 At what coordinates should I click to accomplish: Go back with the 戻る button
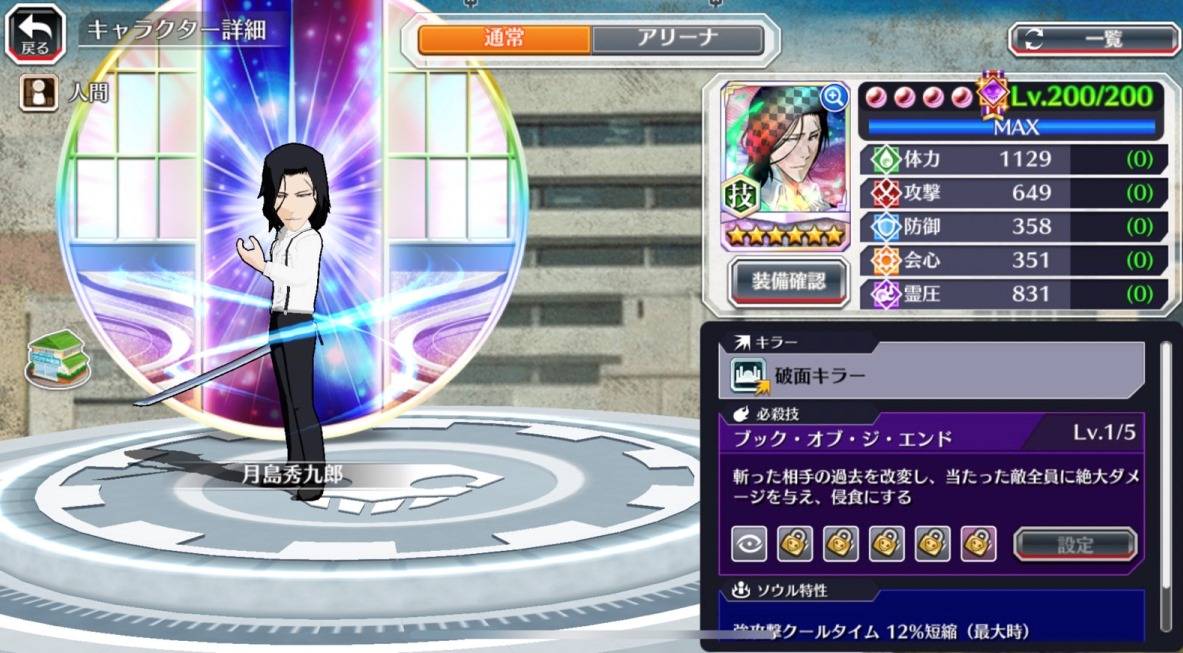point(34,35)
